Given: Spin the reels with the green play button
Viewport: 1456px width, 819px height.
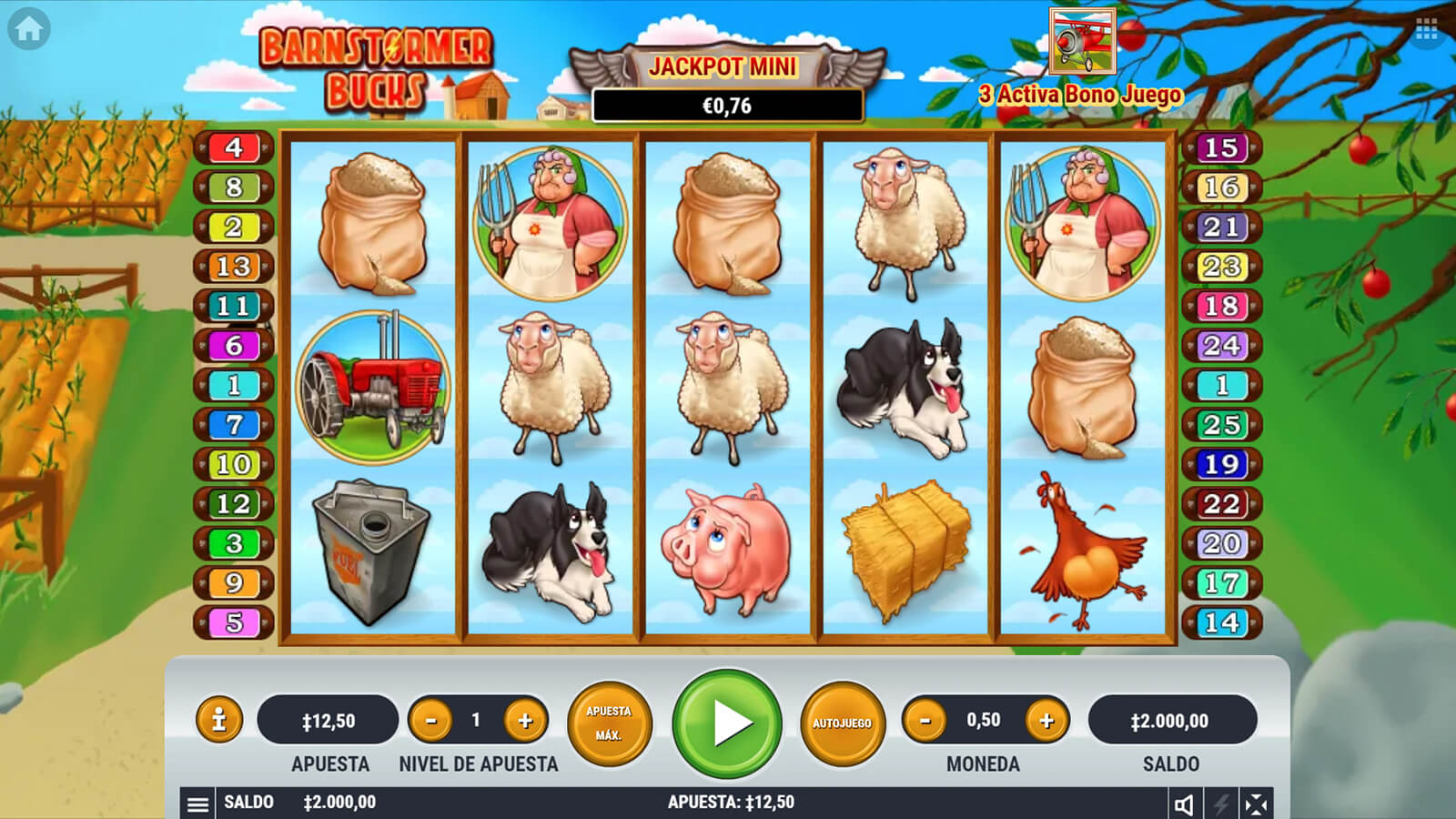Looking at the screenshot, I should [727, 723].
